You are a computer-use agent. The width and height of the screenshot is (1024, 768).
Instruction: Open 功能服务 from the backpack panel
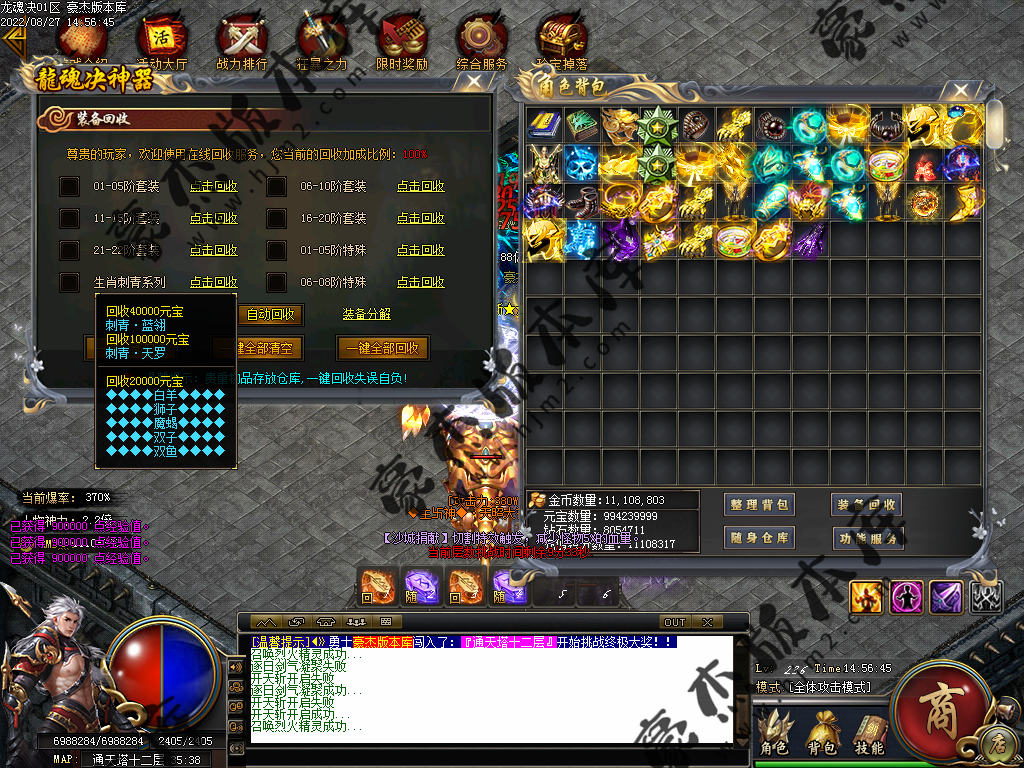(867, 538)
